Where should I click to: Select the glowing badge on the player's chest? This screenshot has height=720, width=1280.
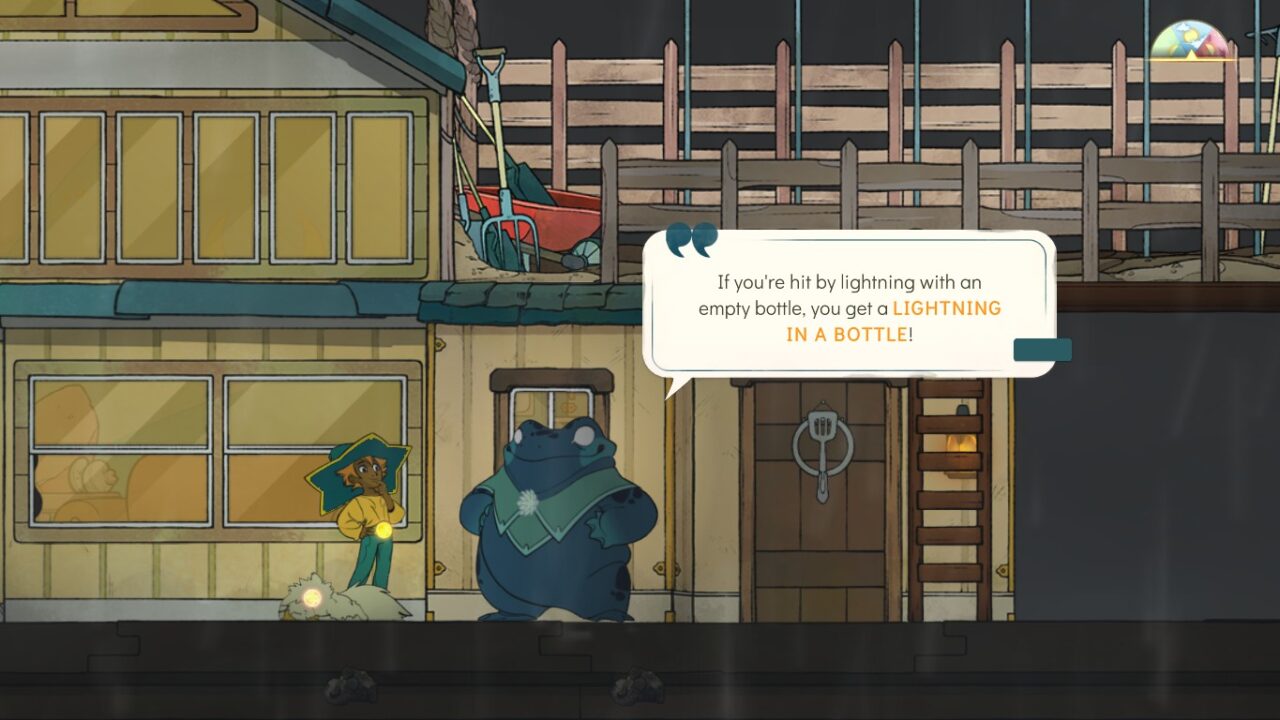pos(383,532)
